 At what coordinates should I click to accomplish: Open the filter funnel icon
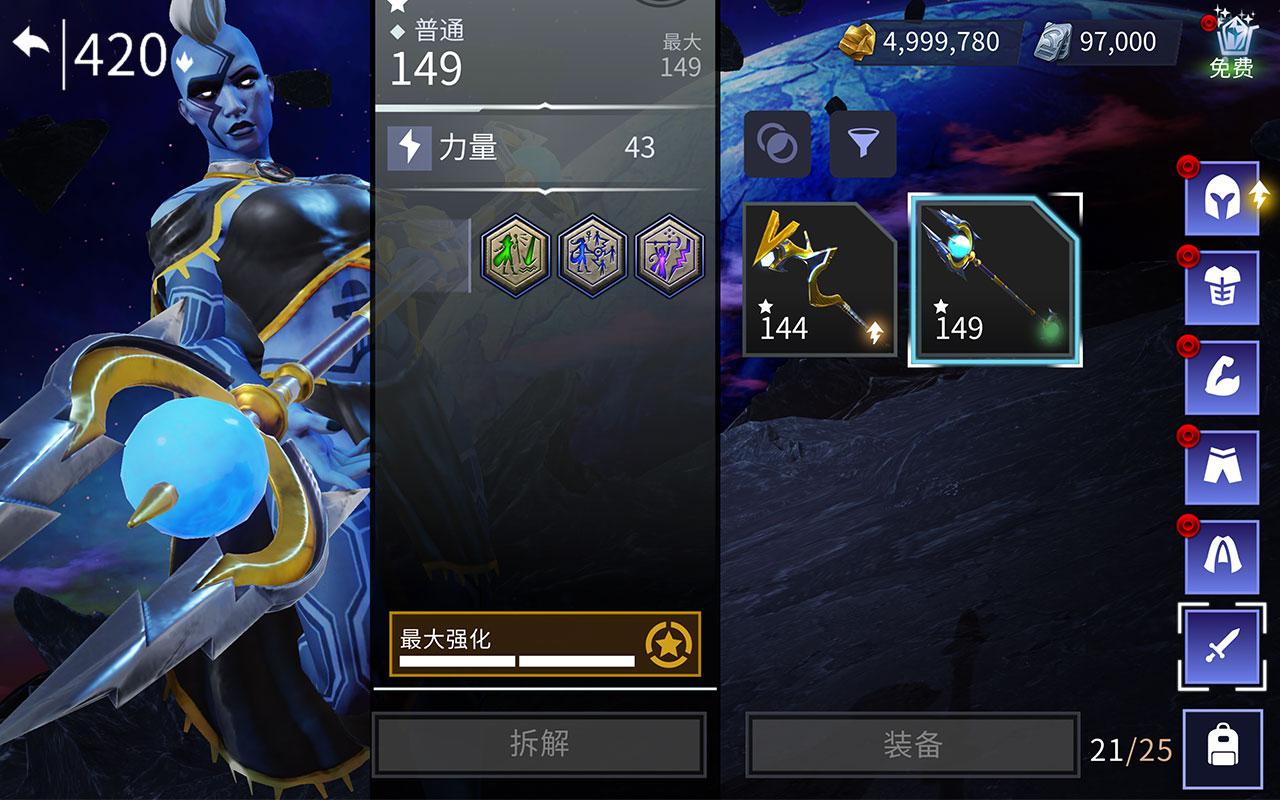[865, 142]
